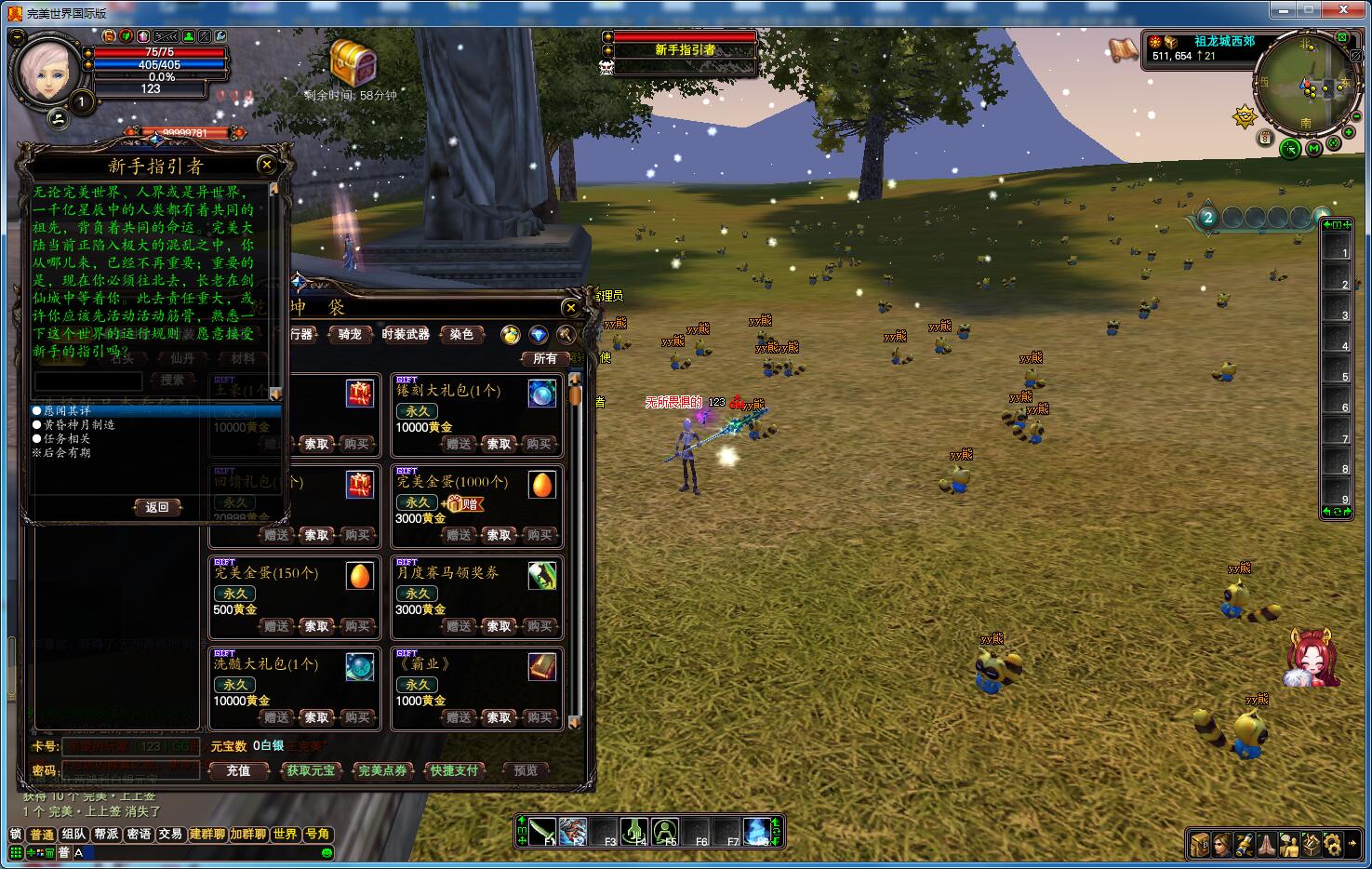Click 充值 to recharge
The height and width of the screenshot is (869, 1372).
pos(238,770)
